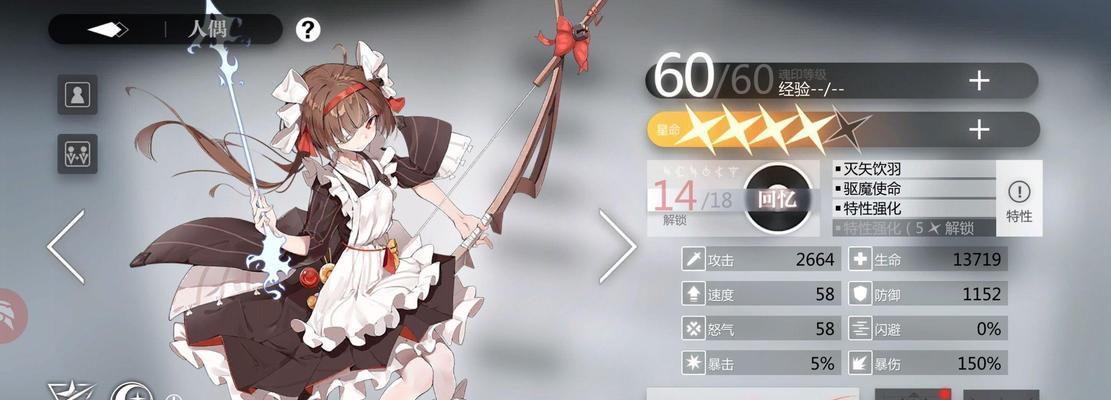Show the previous character with left arrow

[66, 246]
